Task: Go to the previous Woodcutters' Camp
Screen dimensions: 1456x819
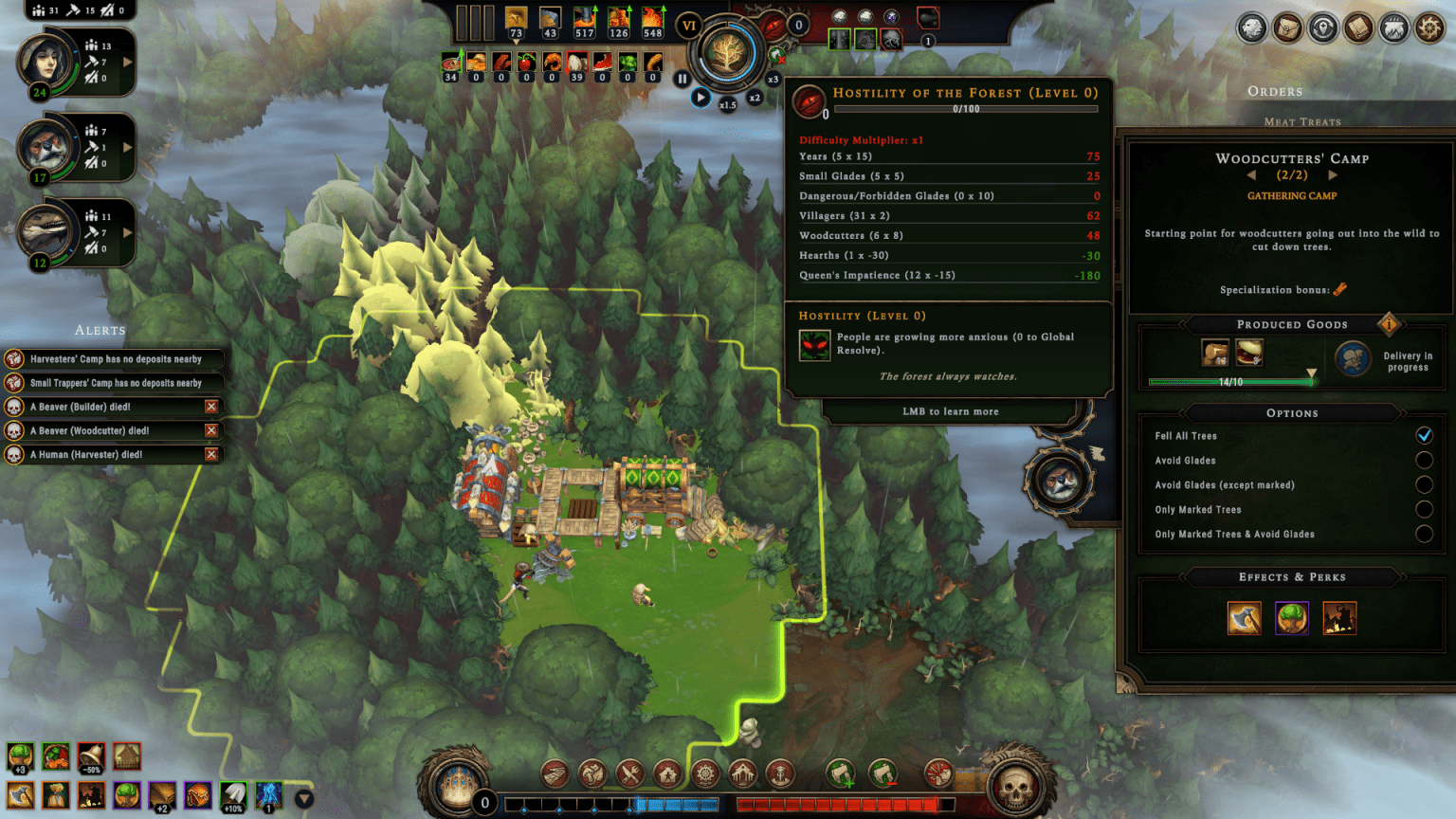Action: pyautogui.click(x=1251, y=175)
